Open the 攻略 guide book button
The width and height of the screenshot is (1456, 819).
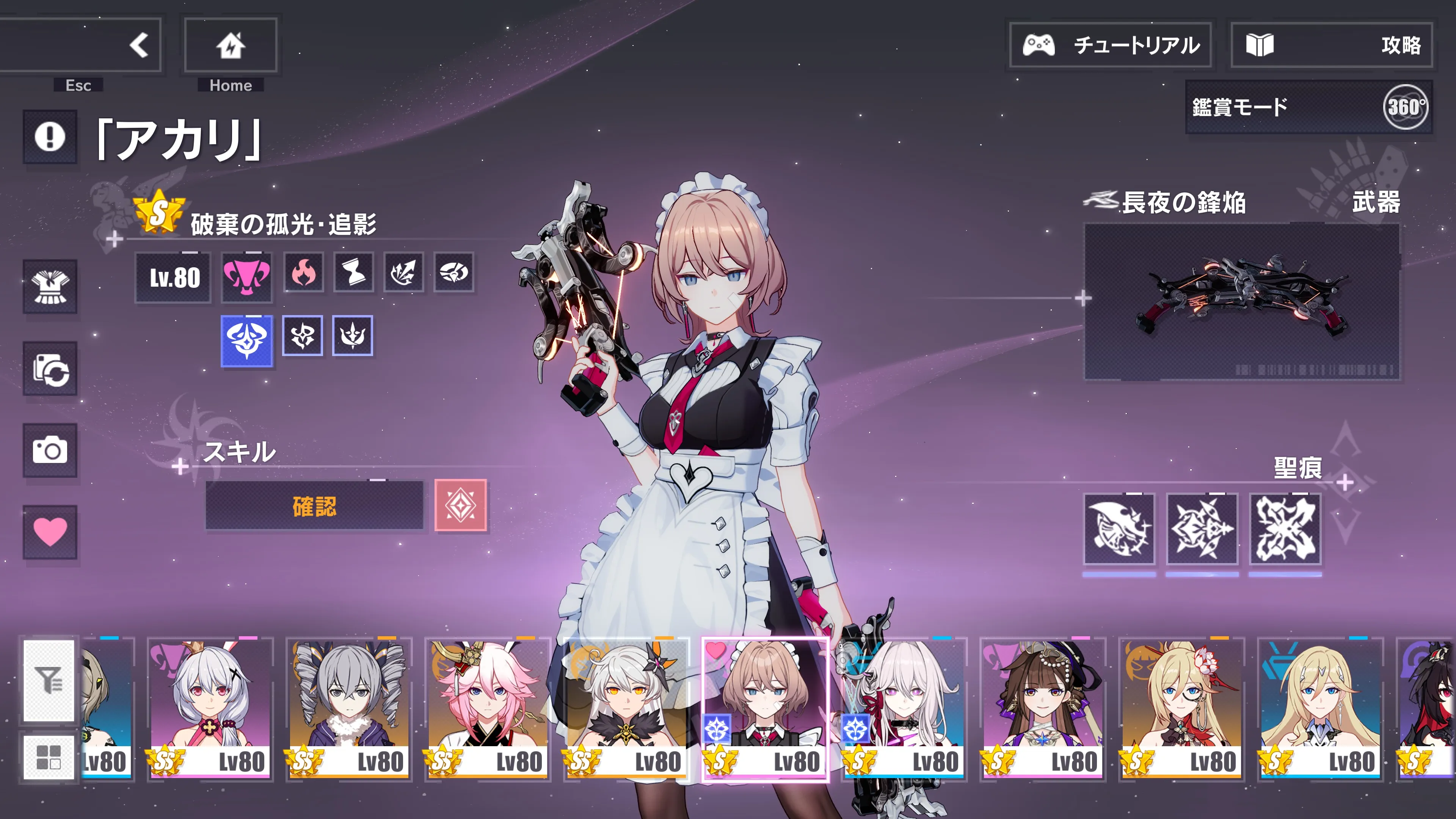pyautogui.click(x=1331, y=45)
